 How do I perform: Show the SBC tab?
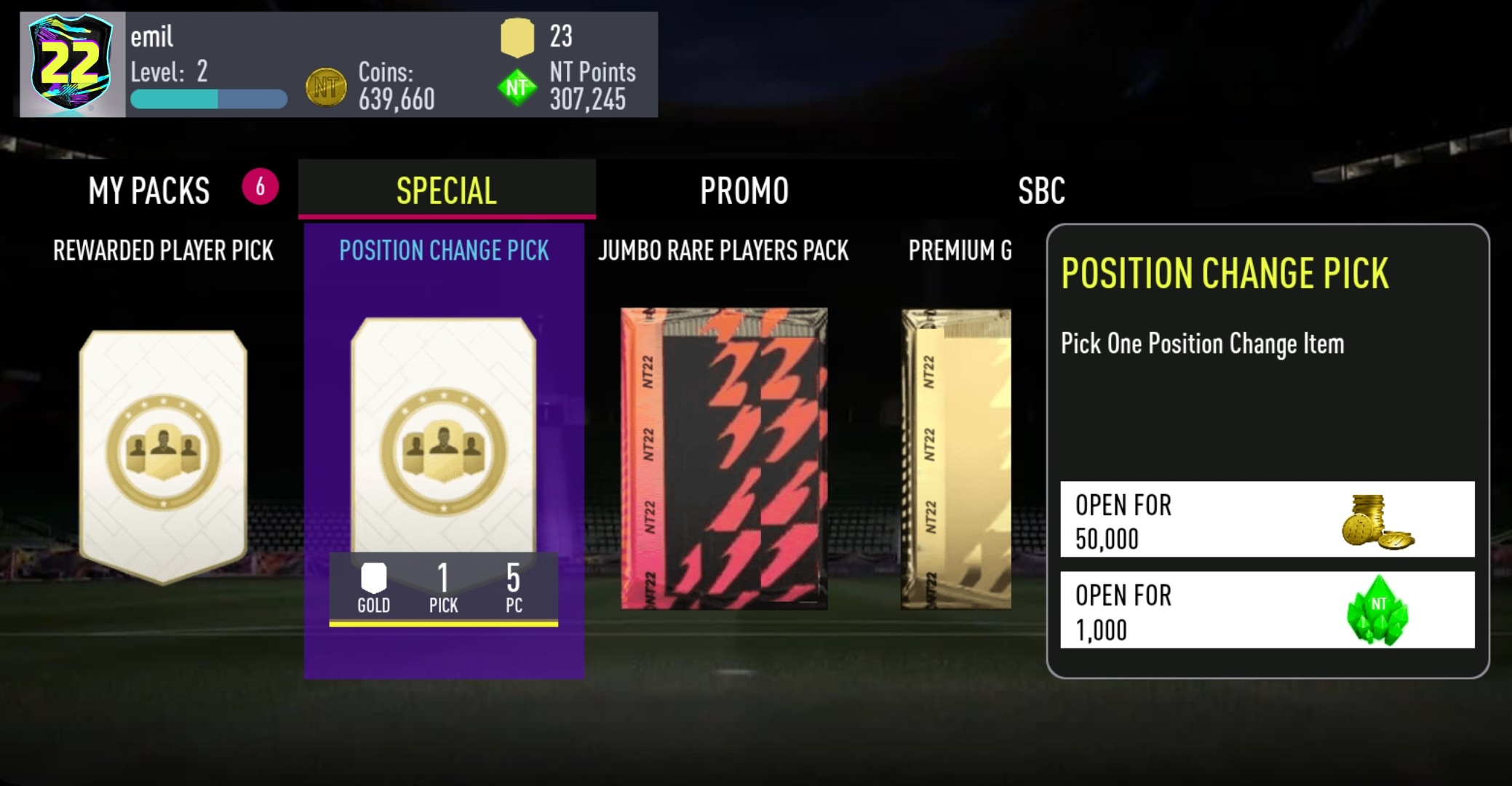pyautogui.click(x=1041, y=191)
